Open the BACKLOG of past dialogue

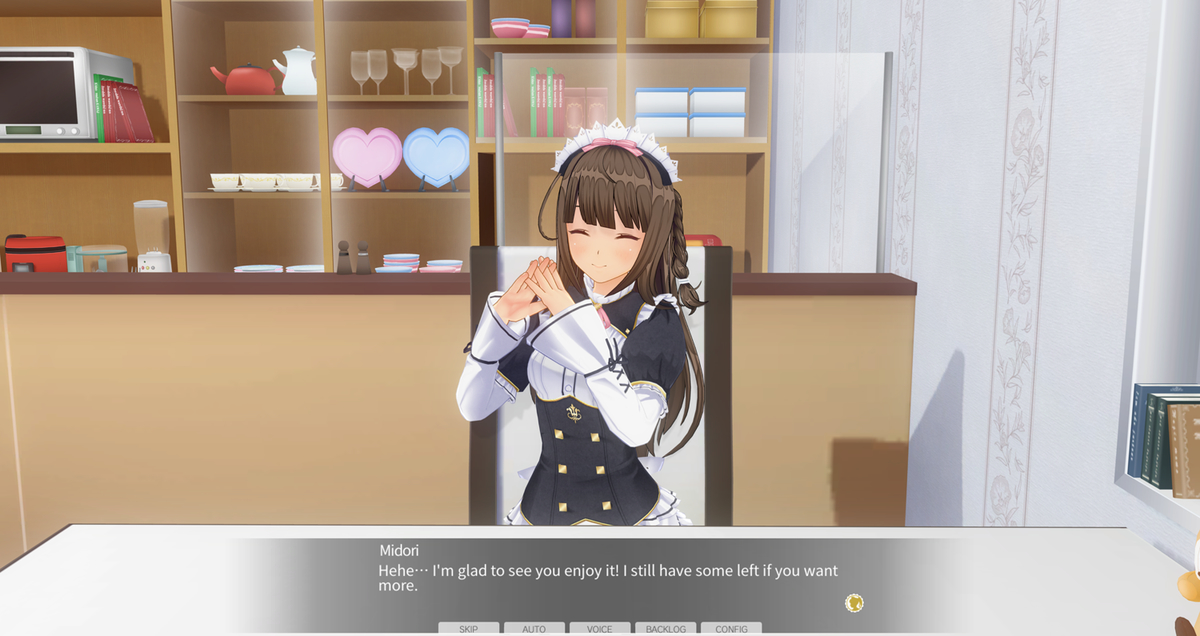(665, 629)
